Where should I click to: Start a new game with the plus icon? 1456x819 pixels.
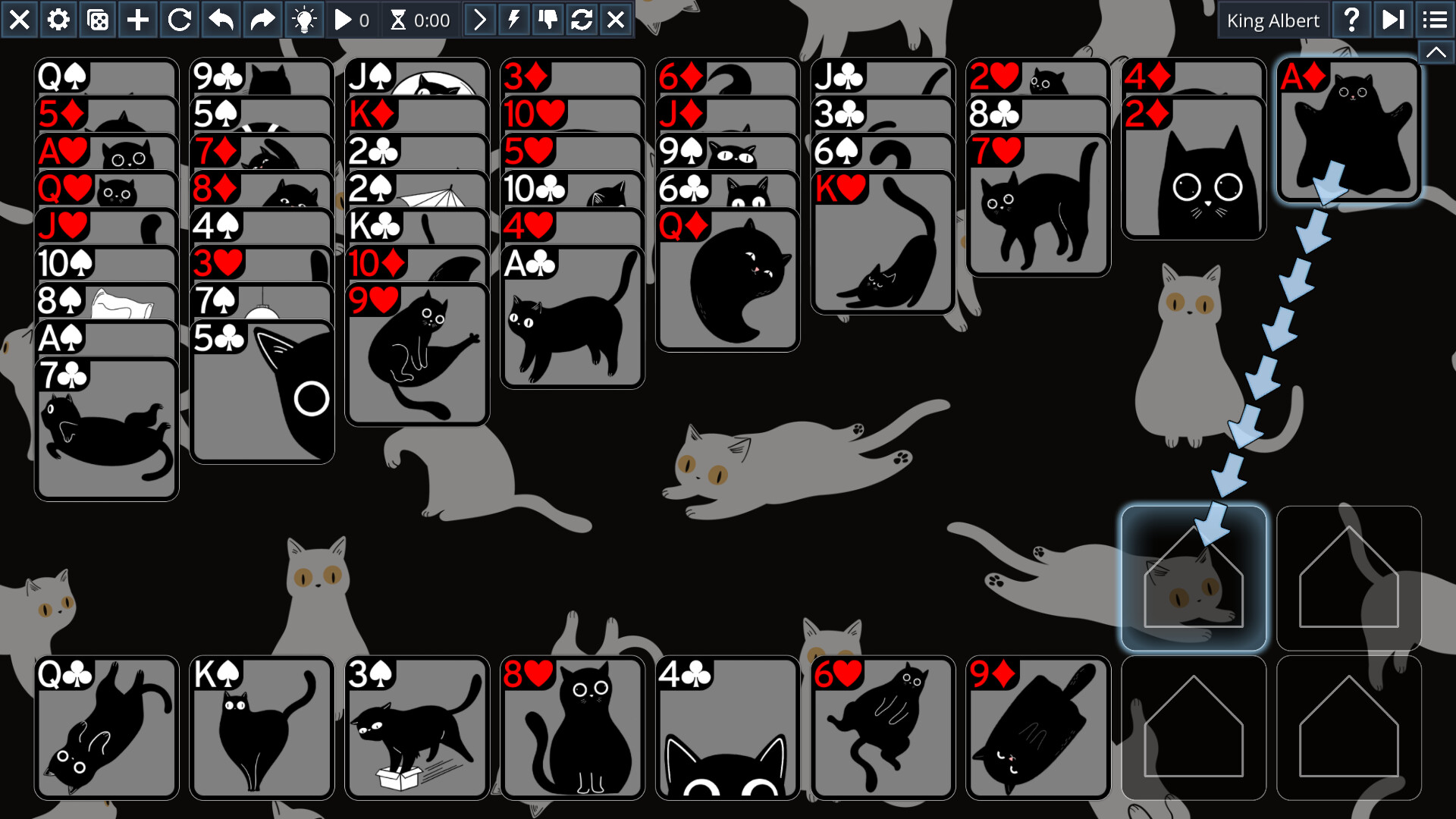[136, 20]
